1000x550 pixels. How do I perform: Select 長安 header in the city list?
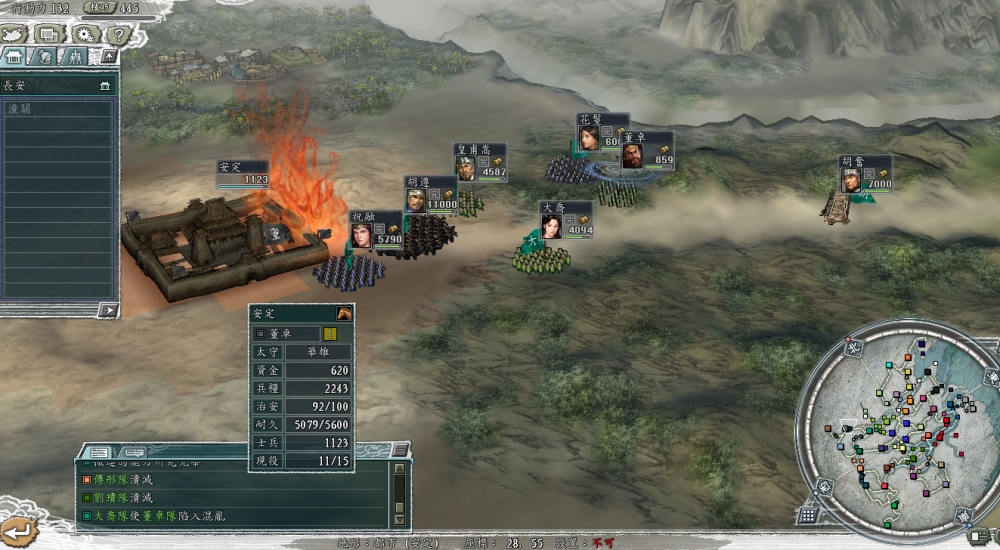click(58, 86)
